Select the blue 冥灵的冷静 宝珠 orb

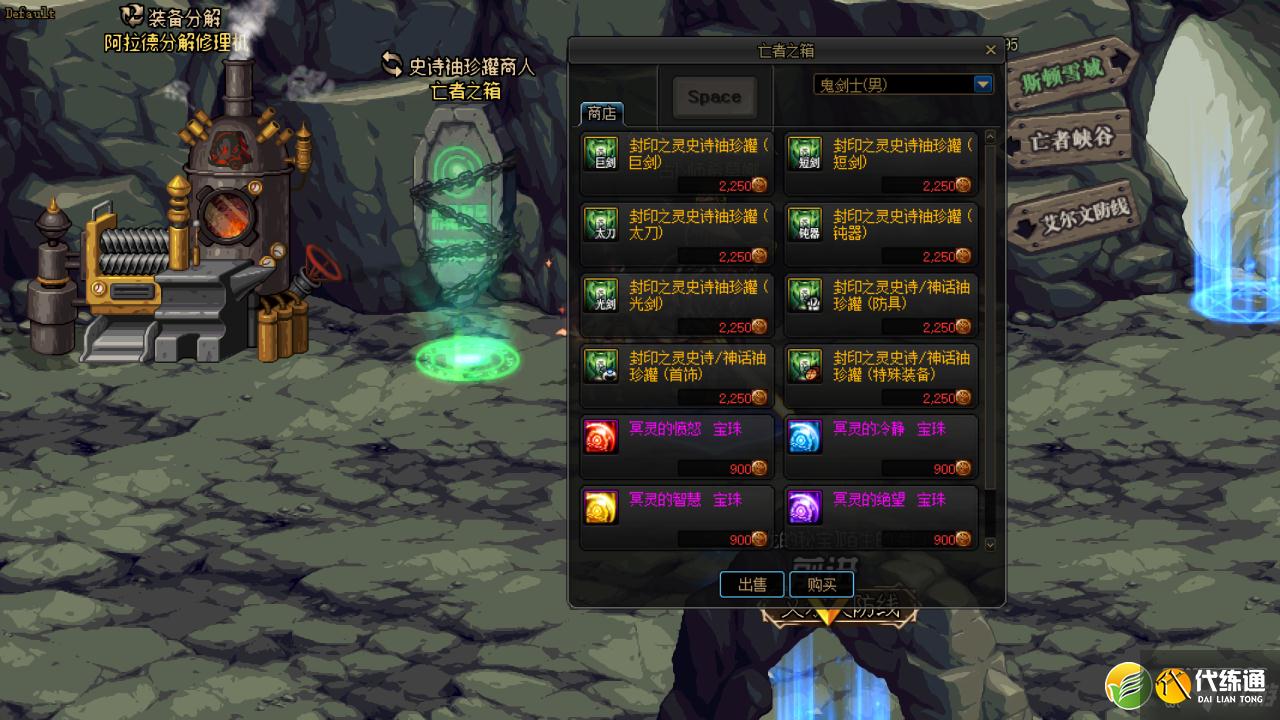880,448
